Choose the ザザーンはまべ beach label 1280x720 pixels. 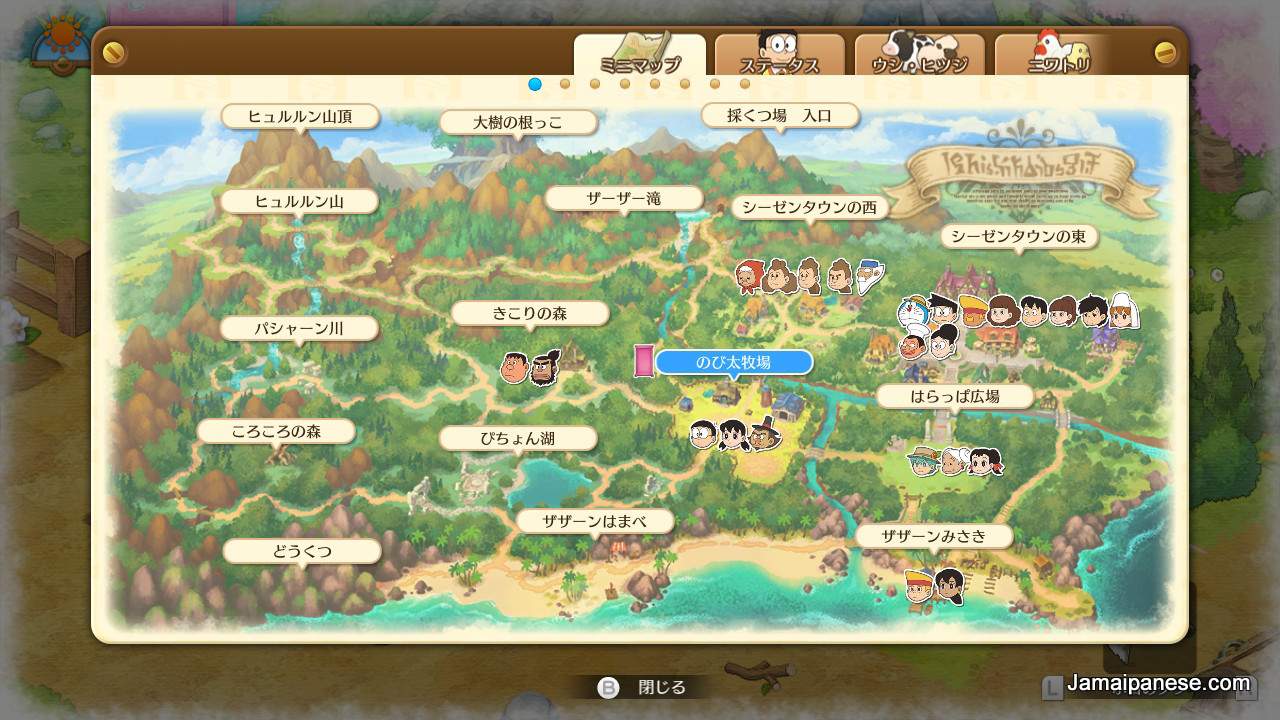(594, 521)
